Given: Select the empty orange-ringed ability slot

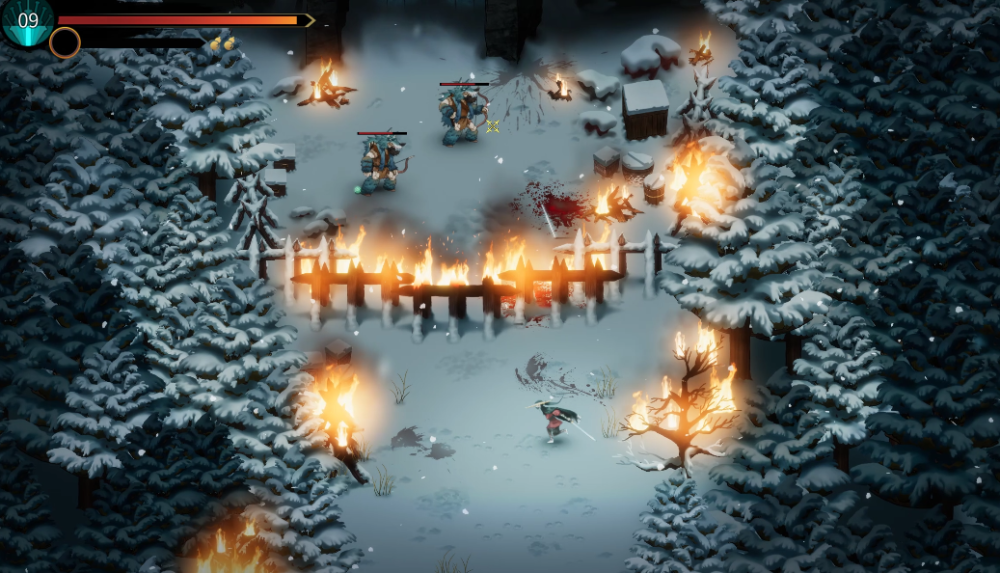Looking at the screenshot, I should (65, 42).
